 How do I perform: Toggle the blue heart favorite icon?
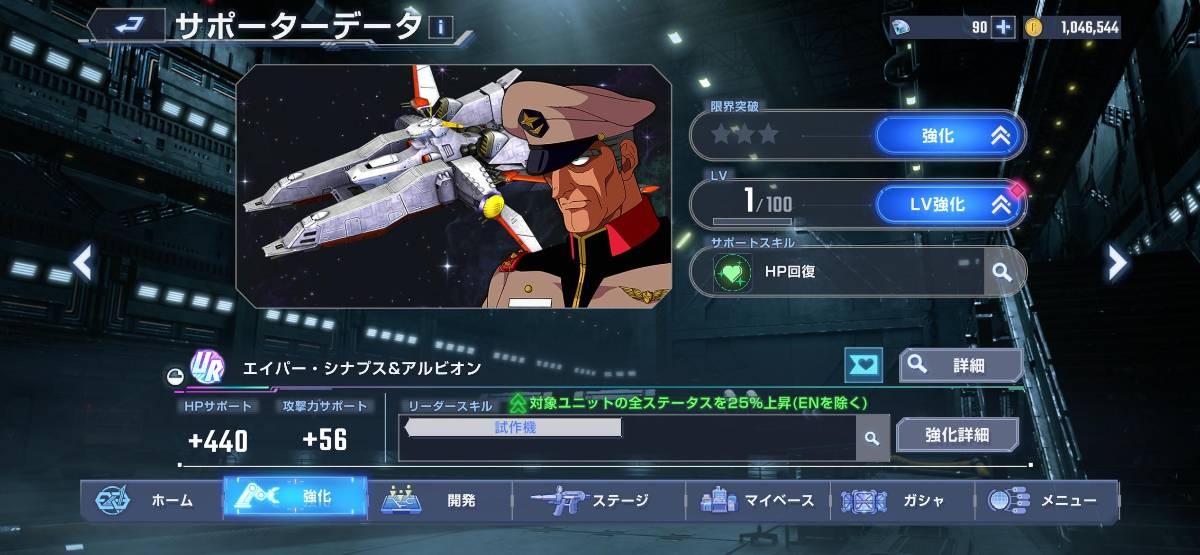pyautogui.click(x=863, y=366)
